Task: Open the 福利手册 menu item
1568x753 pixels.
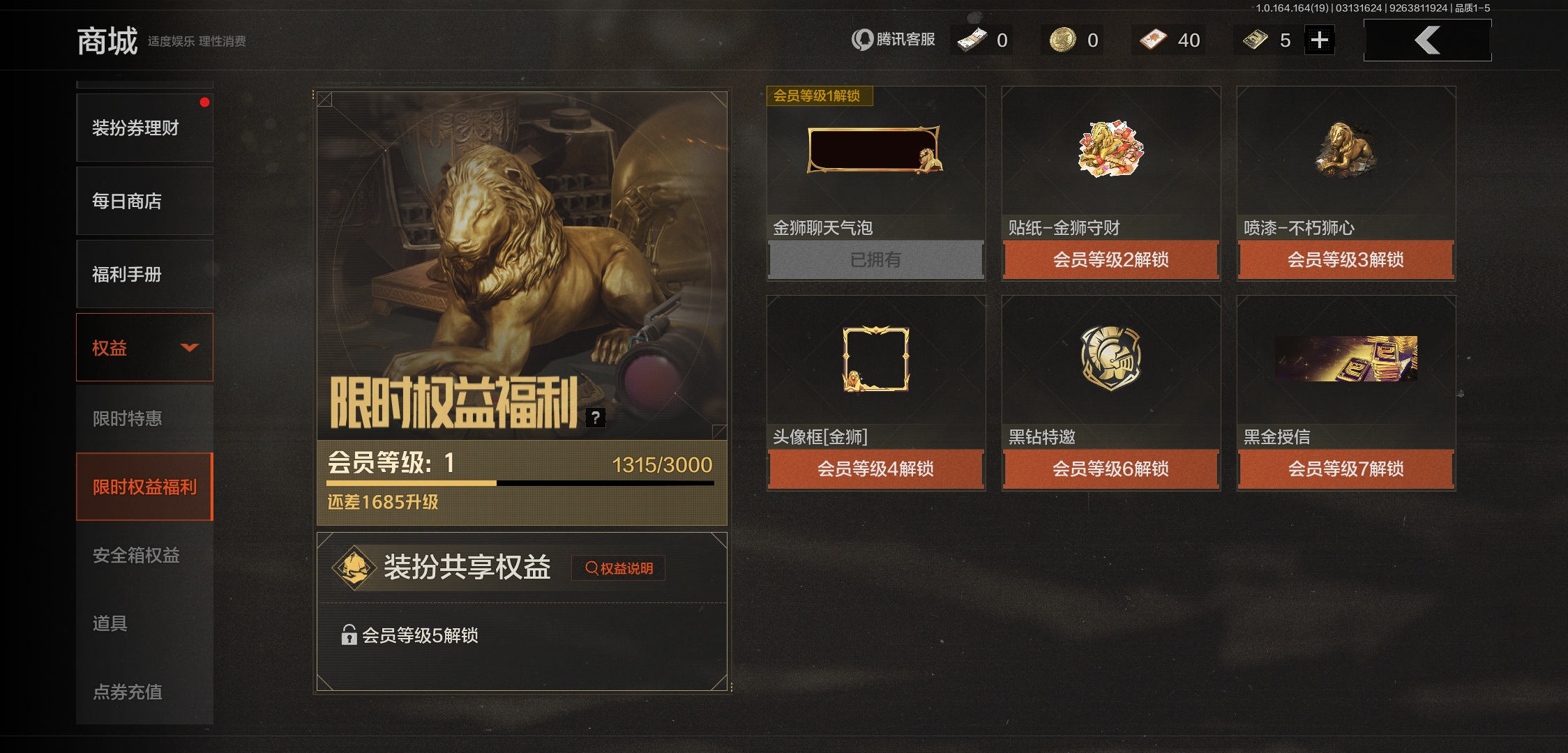Action: coord(144,274)
